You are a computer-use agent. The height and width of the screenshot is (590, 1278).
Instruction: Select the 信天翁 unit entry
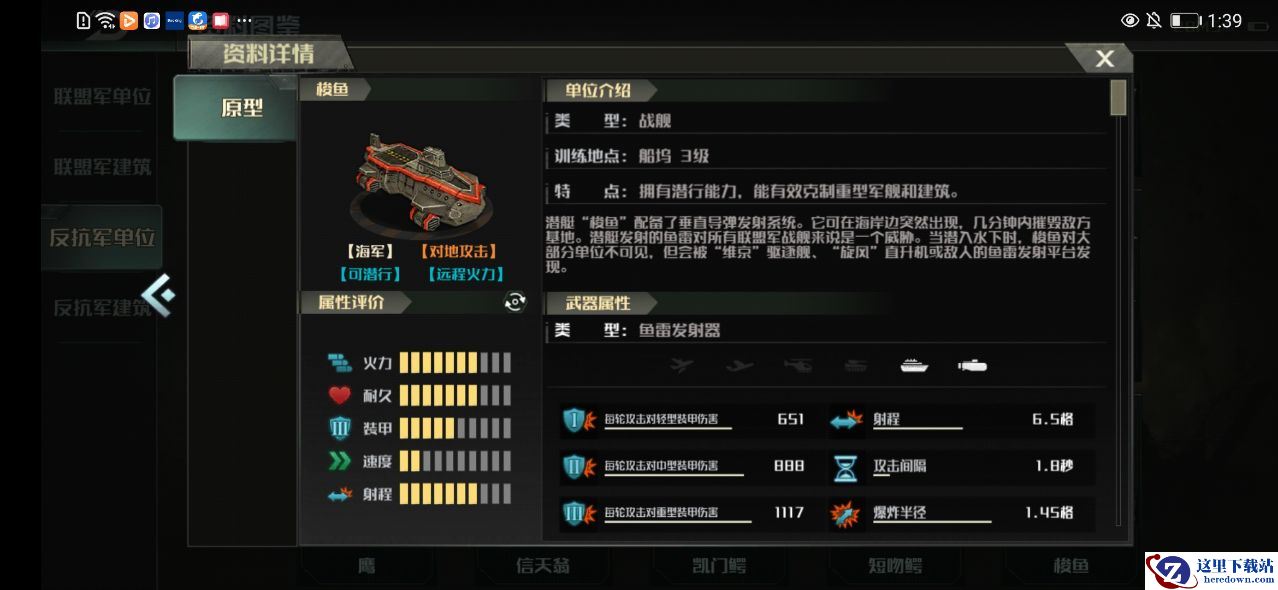pyautogui.click(x=543, y=566)
